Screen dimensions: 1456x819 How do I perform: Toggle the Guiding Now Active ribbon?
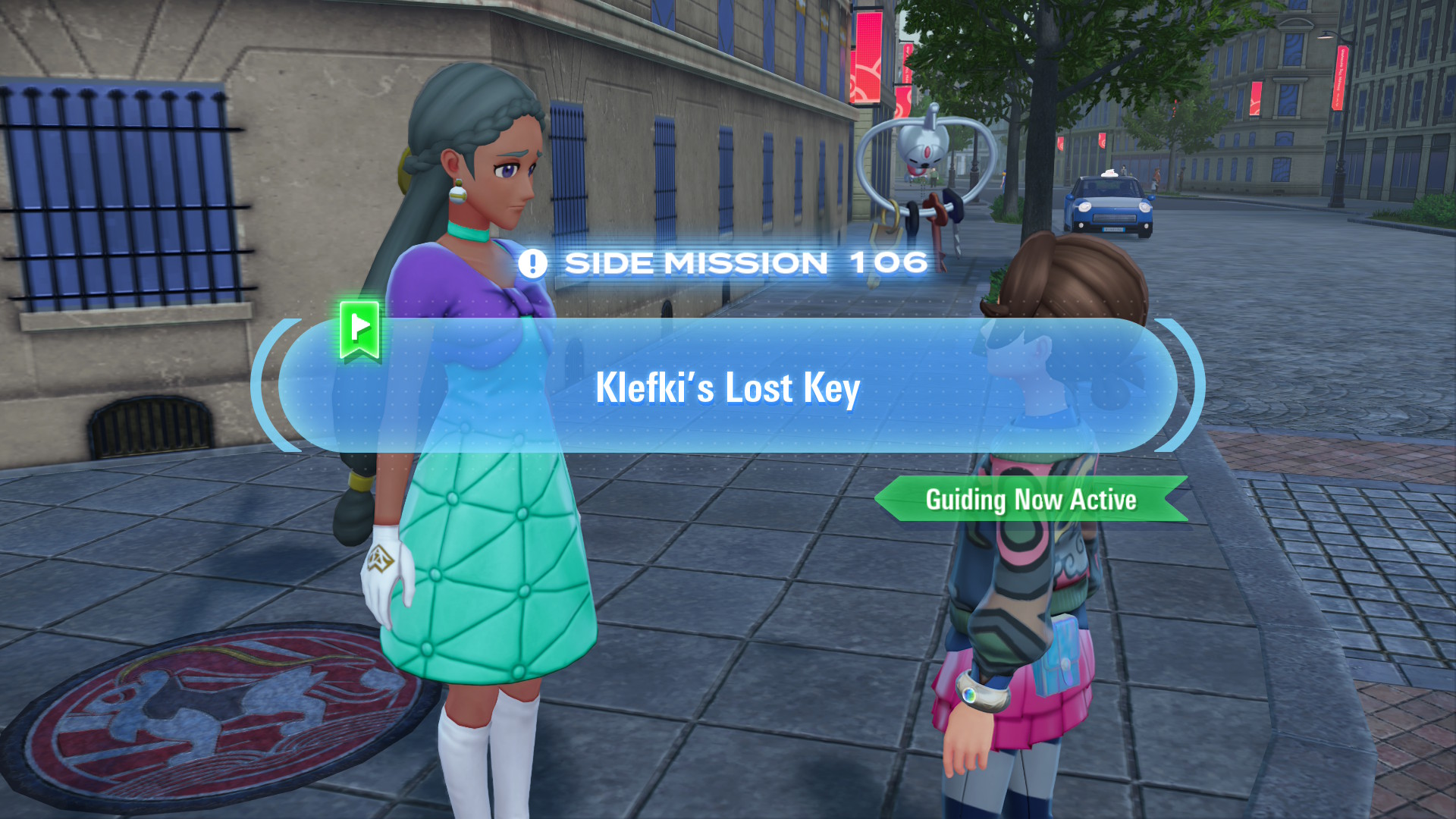[x=1031, y=499]
